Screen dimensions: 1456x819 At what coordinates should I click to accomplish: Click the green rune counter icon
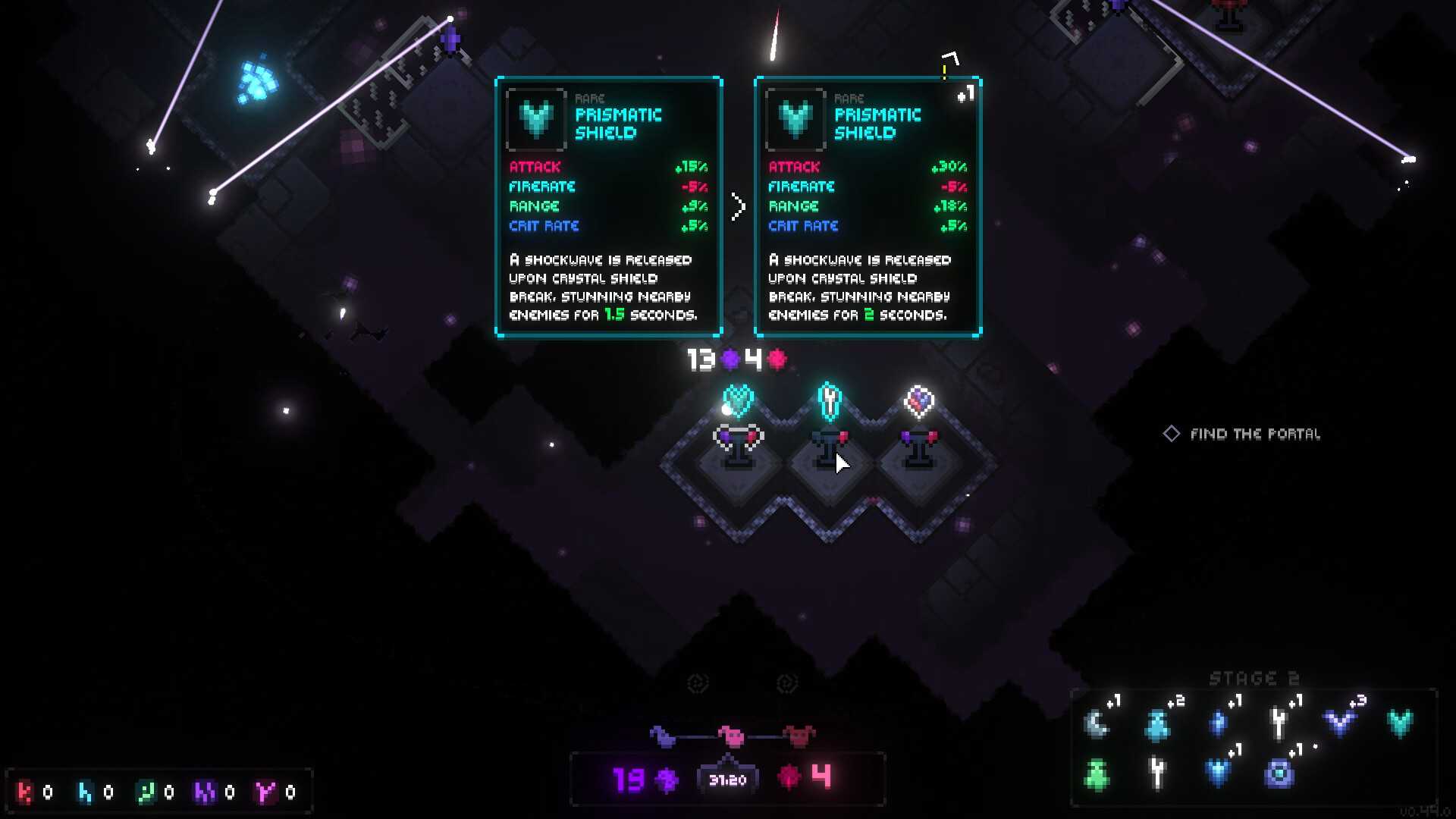click(145, 792)
